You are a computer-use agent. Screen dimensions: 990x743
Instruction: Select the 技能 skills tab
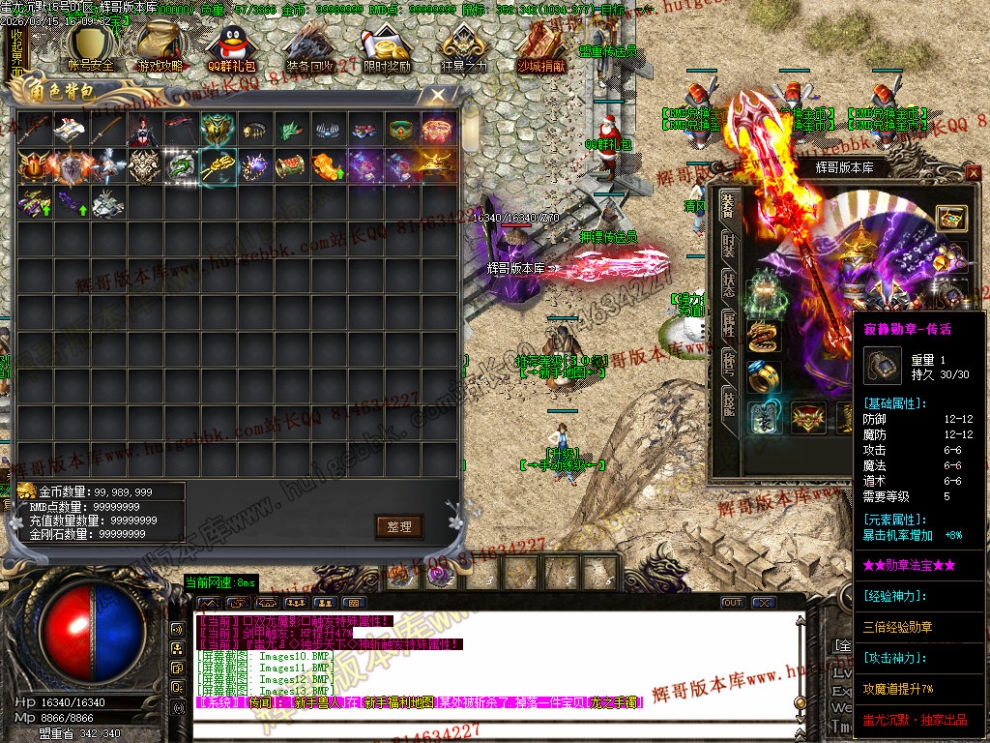click(730, 402)
